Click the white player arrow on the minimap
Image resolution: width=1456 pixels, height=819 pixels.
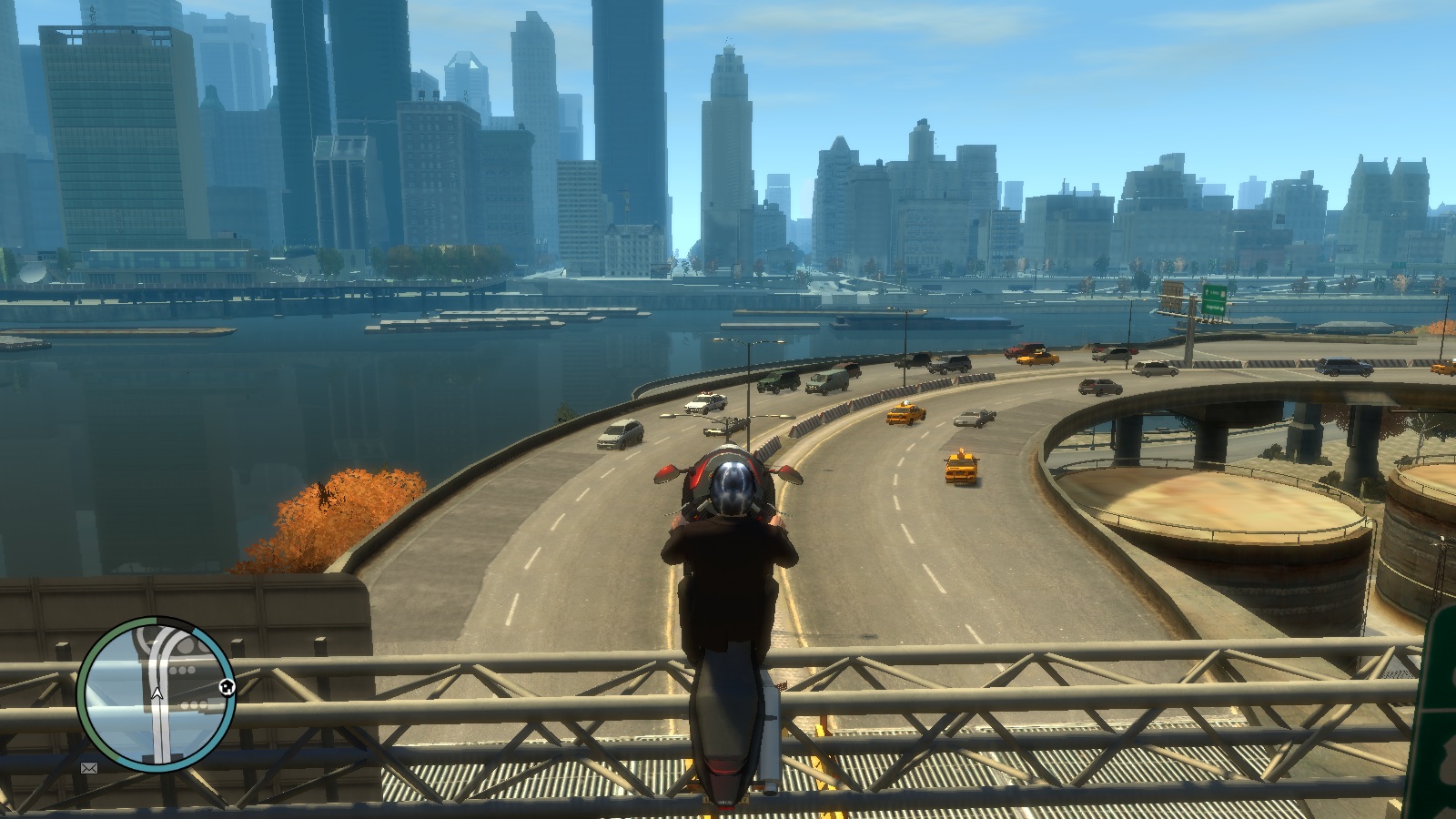tap(157, 694)
